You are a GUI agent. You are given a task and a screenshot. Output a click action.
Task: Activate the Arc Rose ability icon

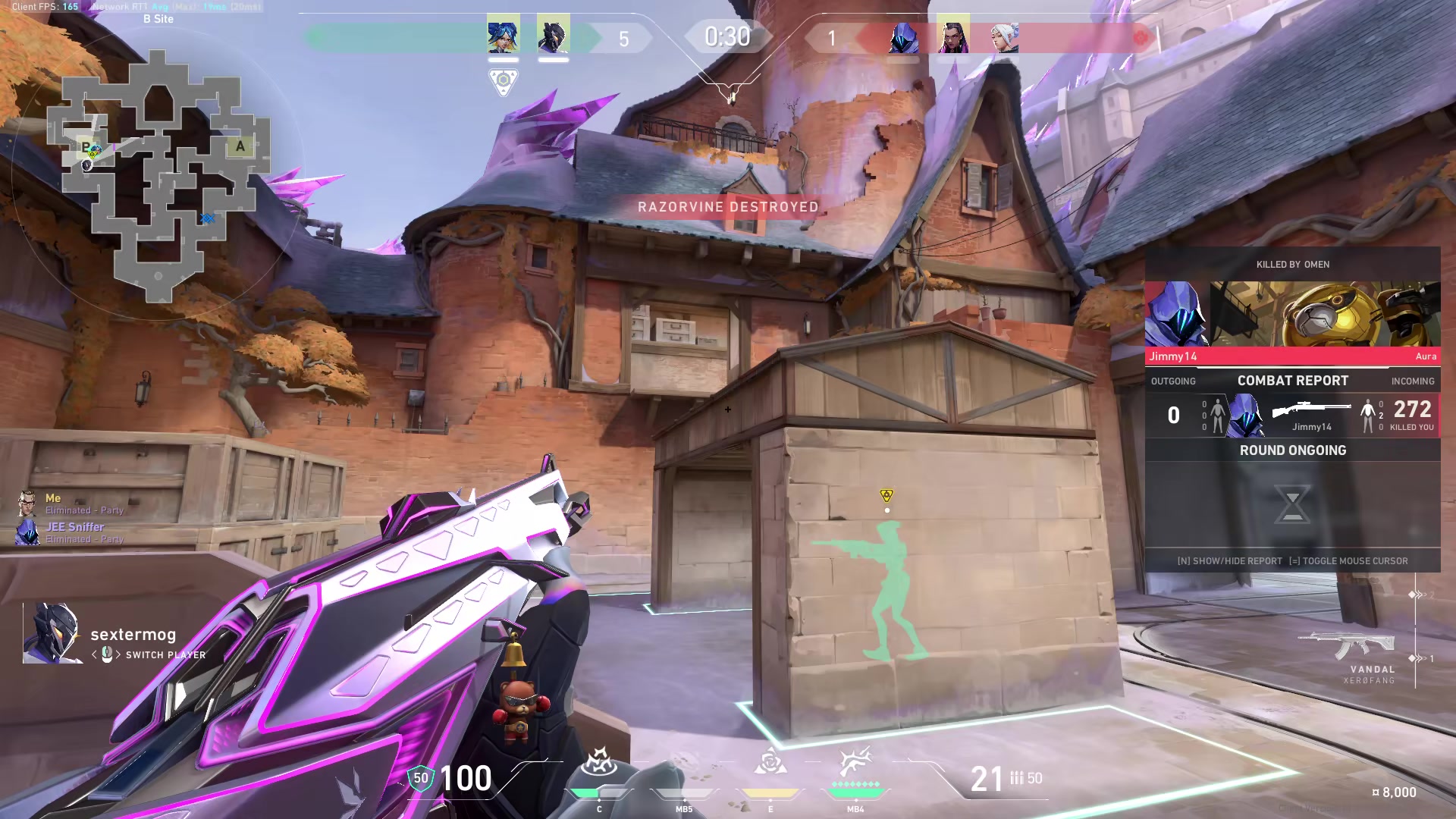click(770, 762)
